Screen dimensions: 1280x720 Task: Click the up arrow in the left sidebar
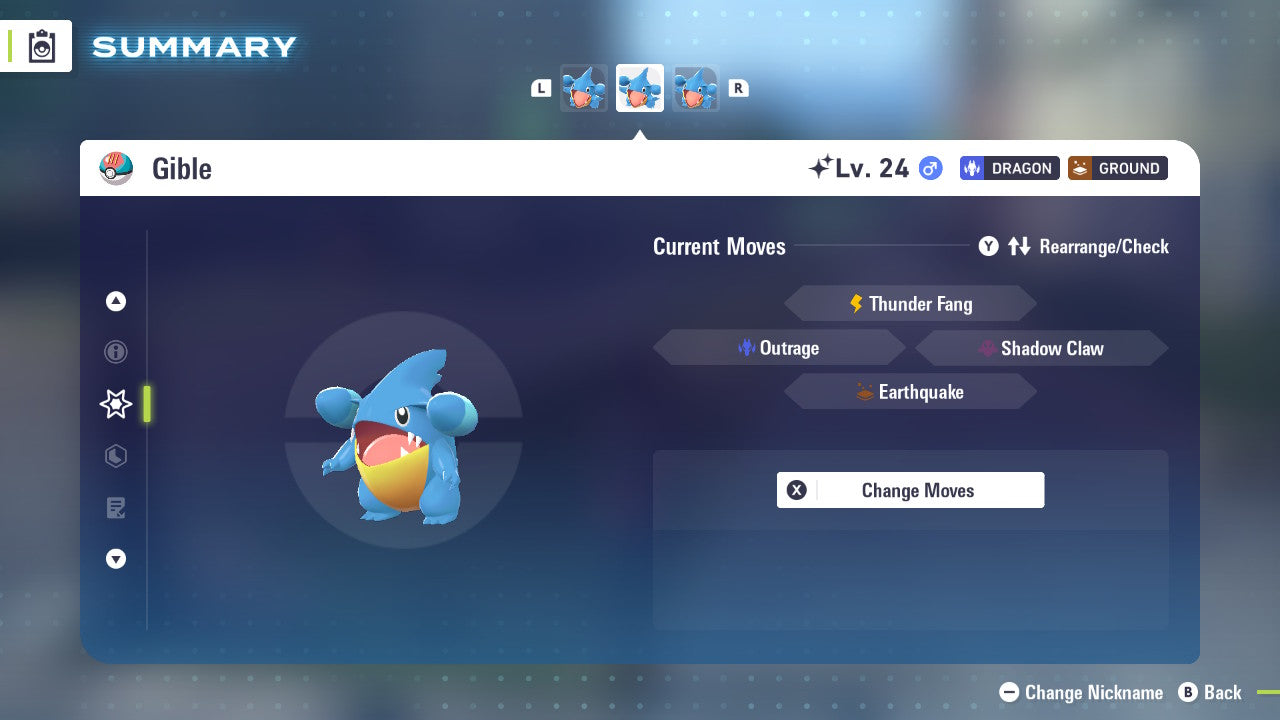click(115, 301)
